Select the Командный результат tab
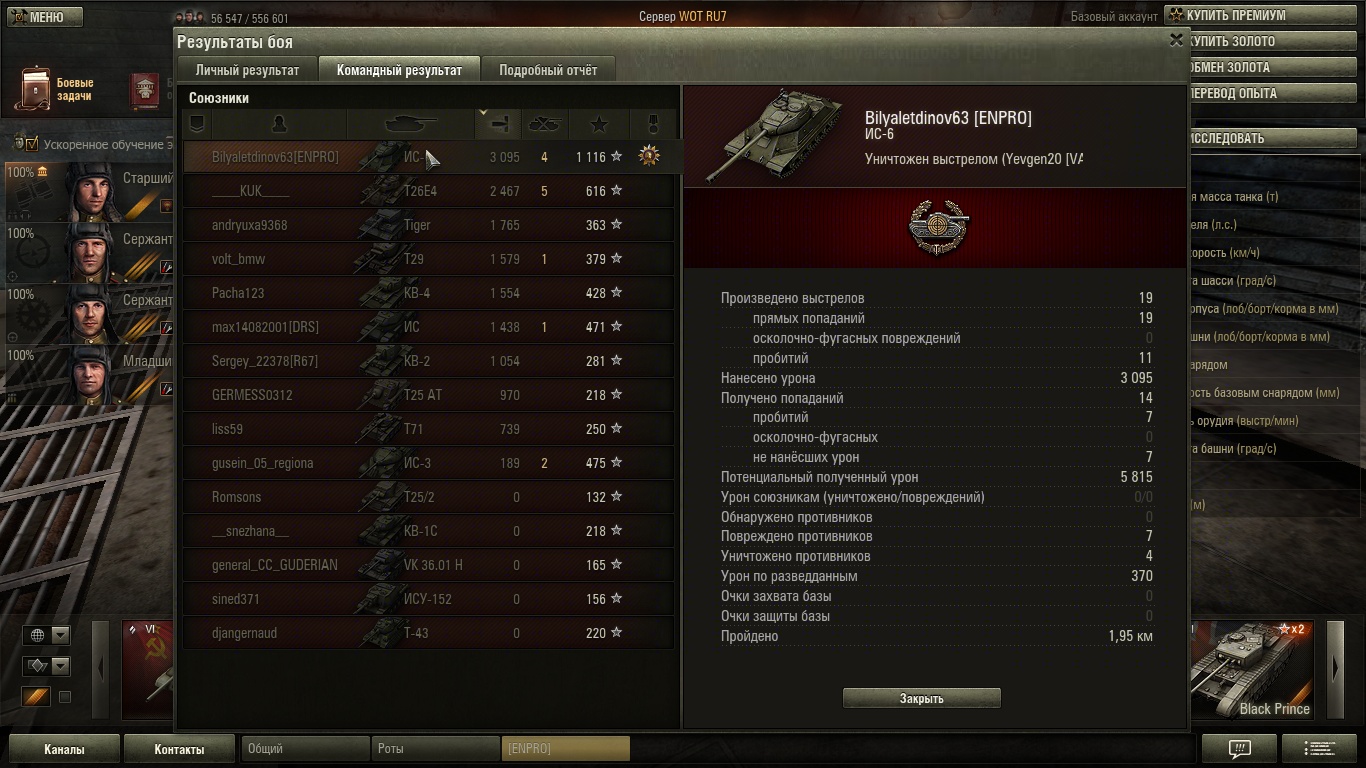This screenshot has height=768, width=1366. [x=399, y=70]
